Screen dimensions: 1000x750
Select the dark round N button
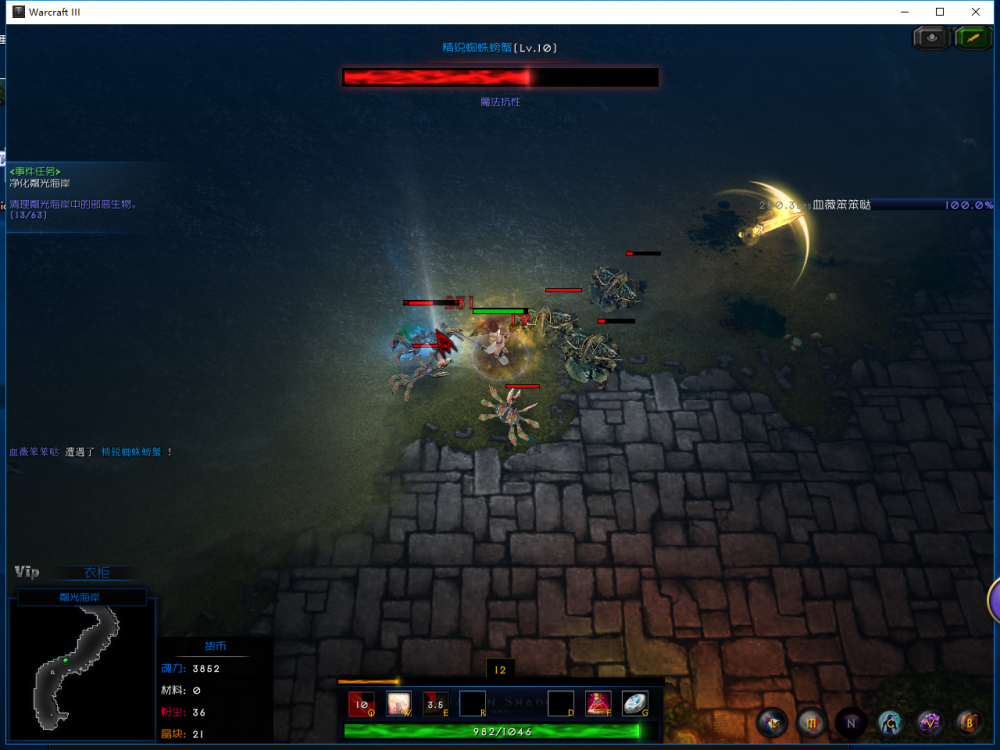pos(851,722)
